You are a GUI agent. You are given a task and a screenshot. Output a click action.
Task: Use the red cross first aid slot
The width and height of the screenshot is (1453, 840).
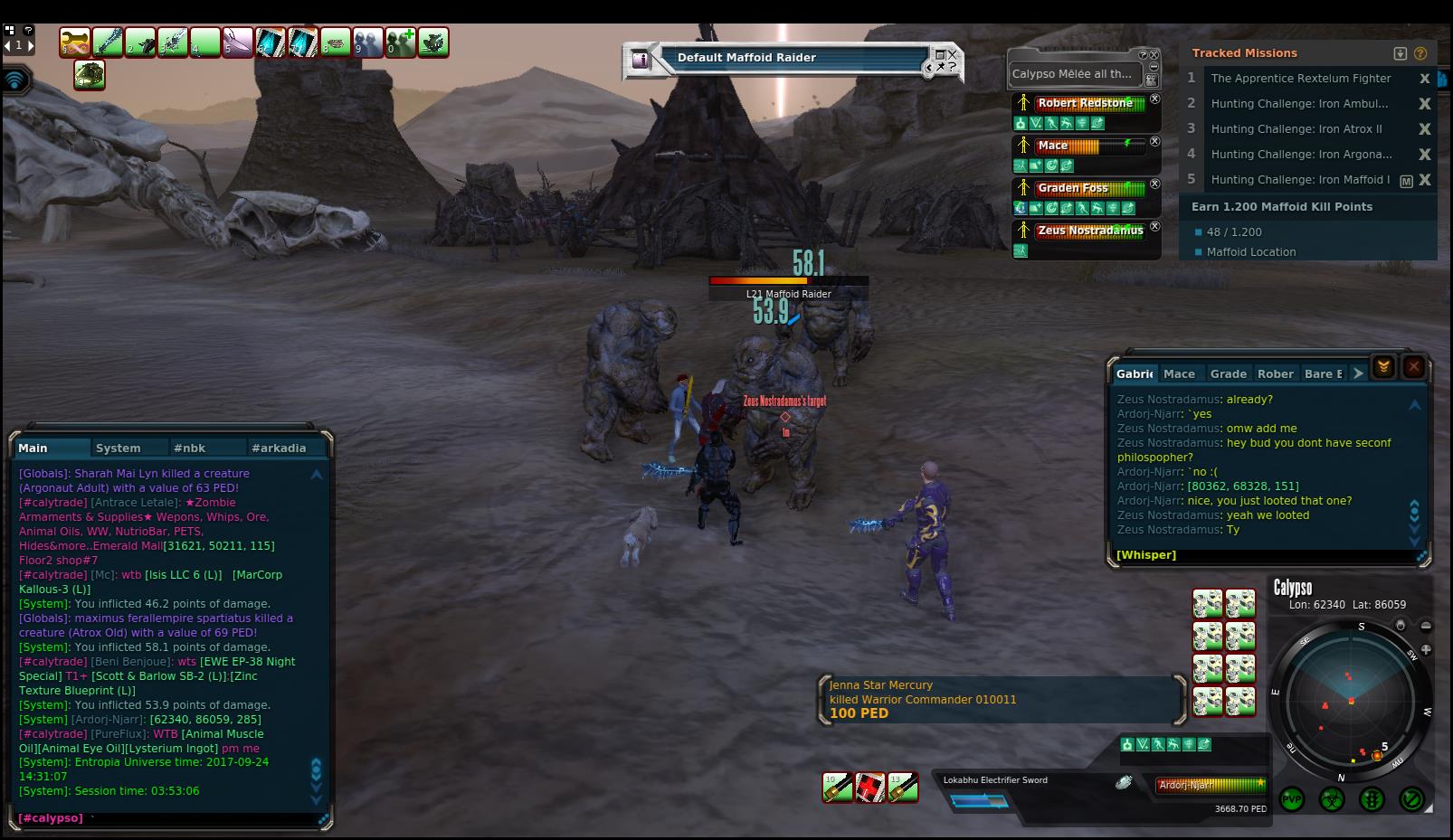coord(870,788)
